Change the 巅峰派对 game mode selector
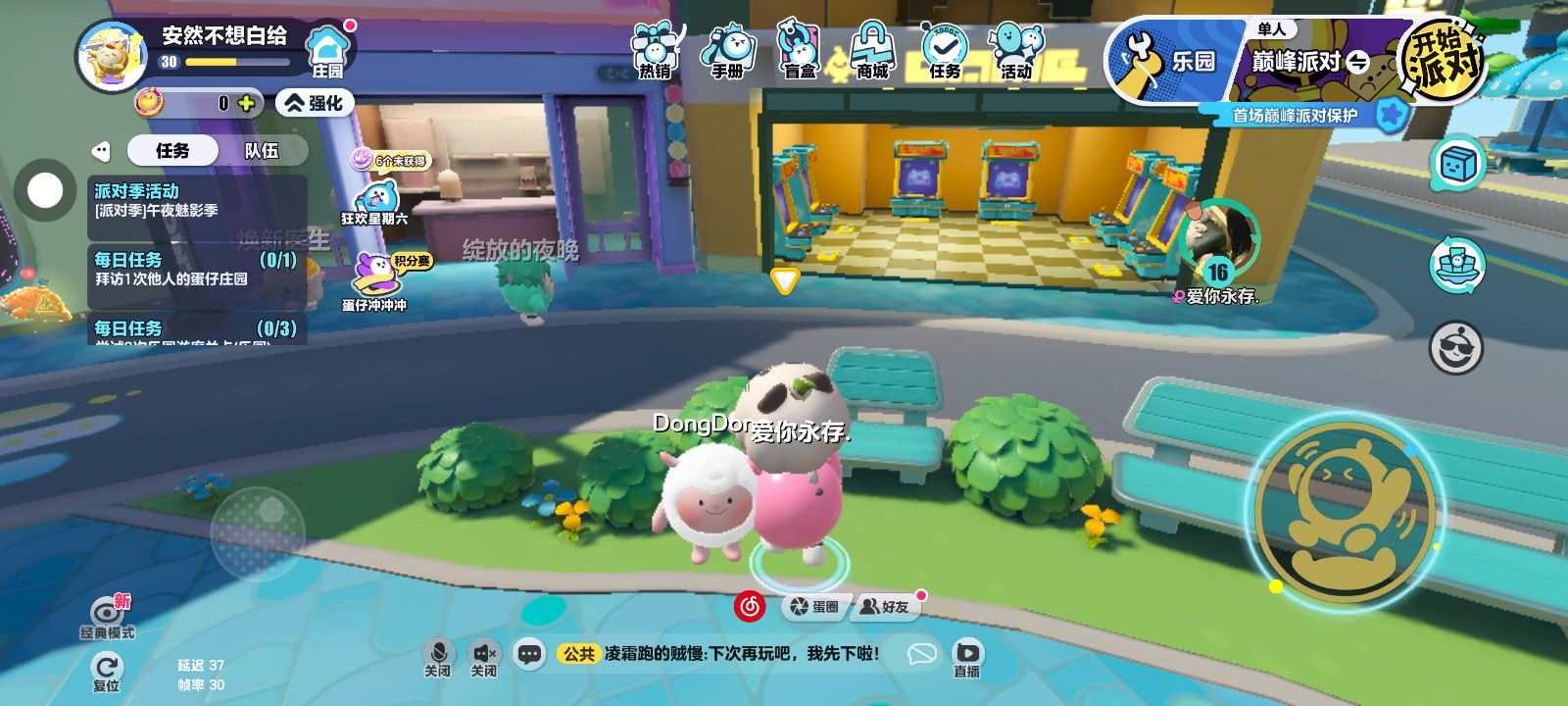 1309,62
